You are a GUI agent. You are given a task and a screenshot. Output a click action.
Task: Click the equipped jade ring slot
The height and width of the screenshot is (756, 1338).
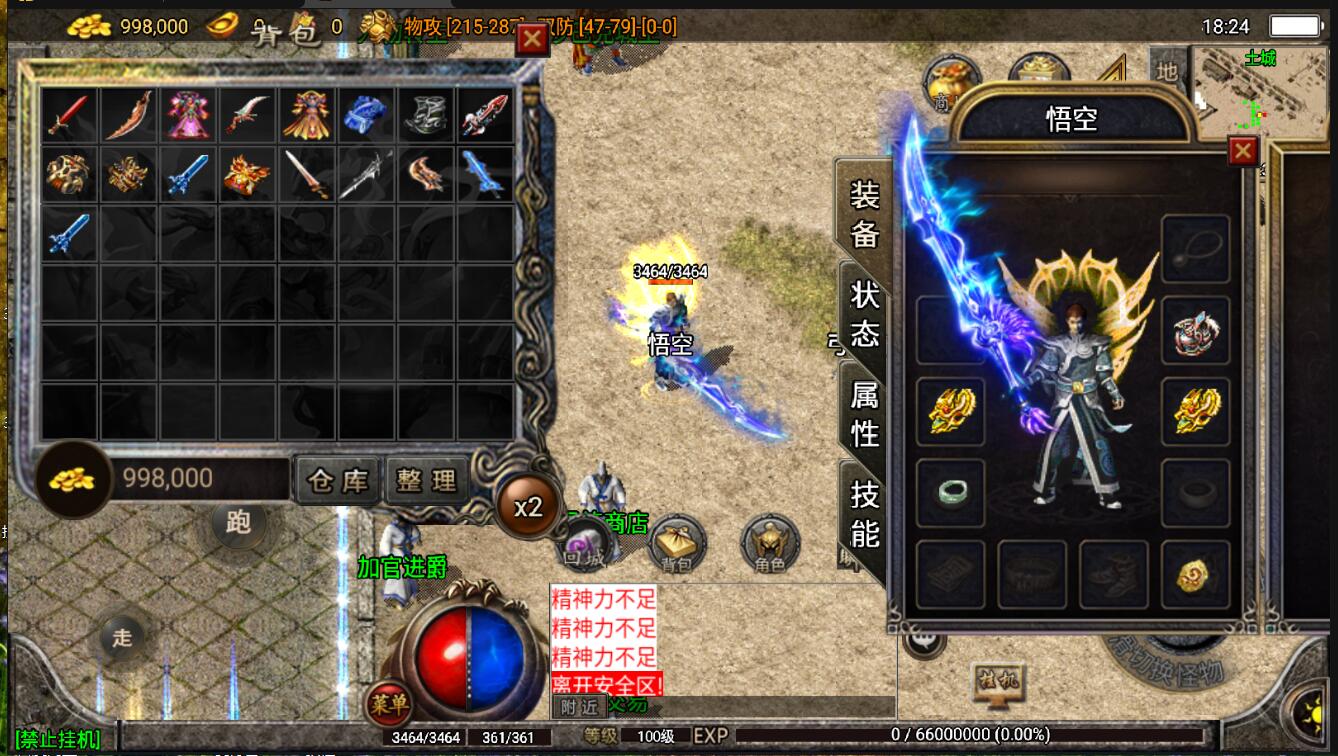click(x=950, y=492)
